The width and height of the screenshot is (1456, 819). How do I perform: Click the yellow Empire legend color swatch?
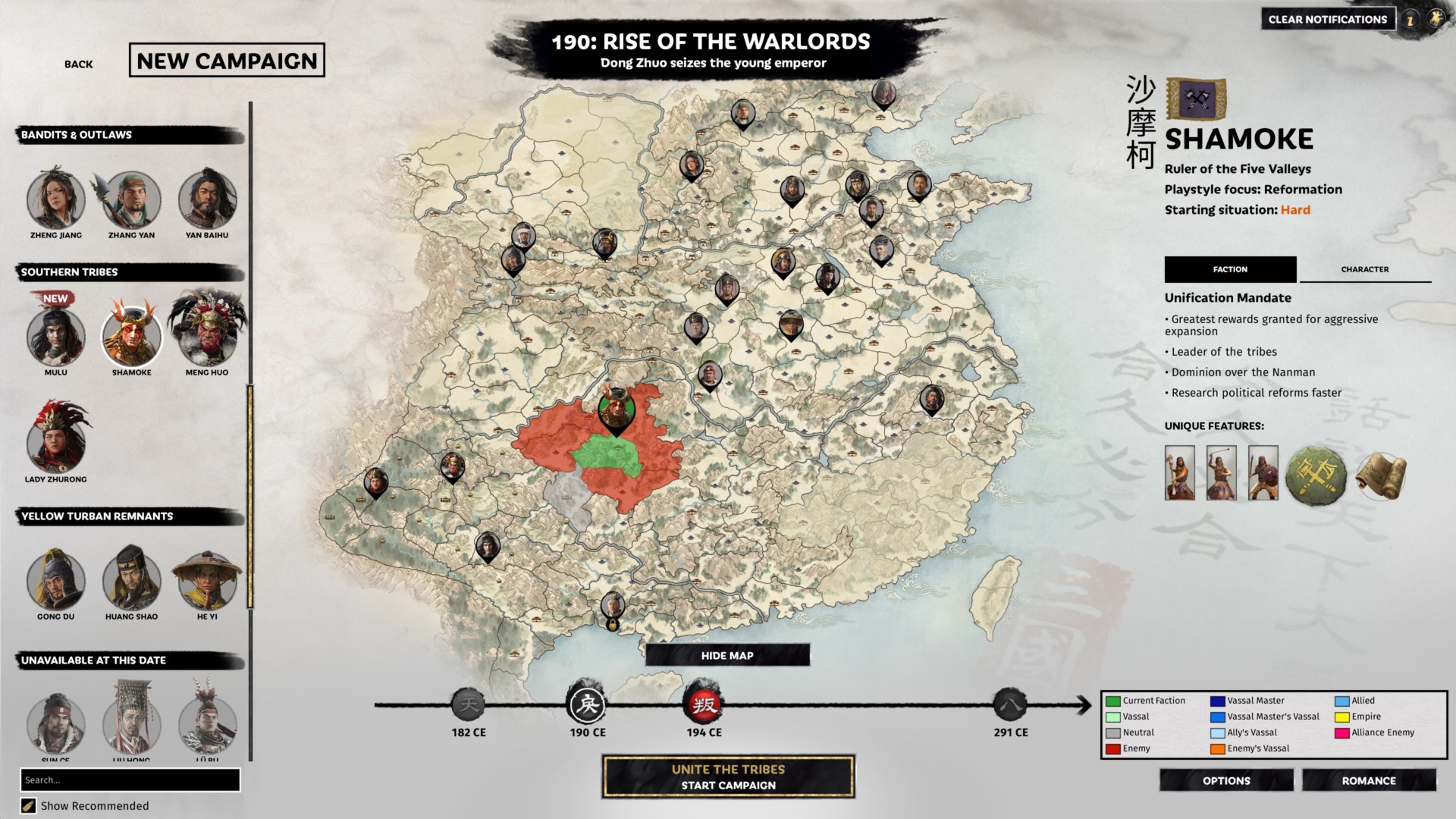(x=1342, y=716)
